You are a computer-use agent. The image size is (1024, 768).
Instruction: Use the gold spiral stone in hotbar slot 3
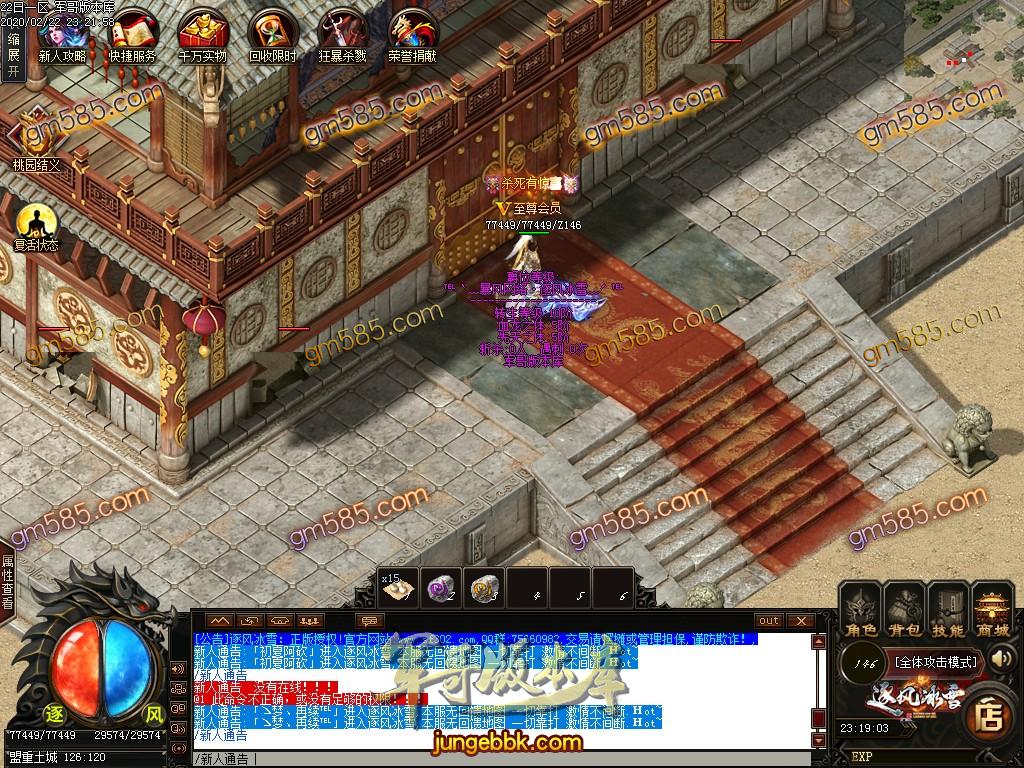pyautogui.click(x=486, y=589)
